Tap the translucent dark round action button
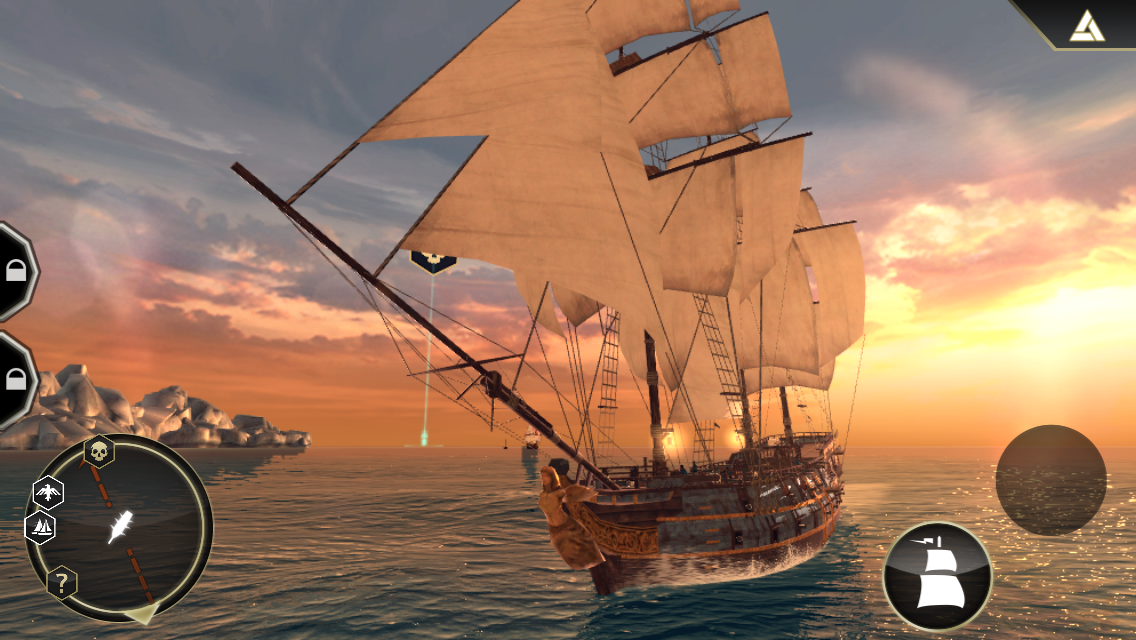Viewport: 1136px width, 640px height. (1050, 480)
